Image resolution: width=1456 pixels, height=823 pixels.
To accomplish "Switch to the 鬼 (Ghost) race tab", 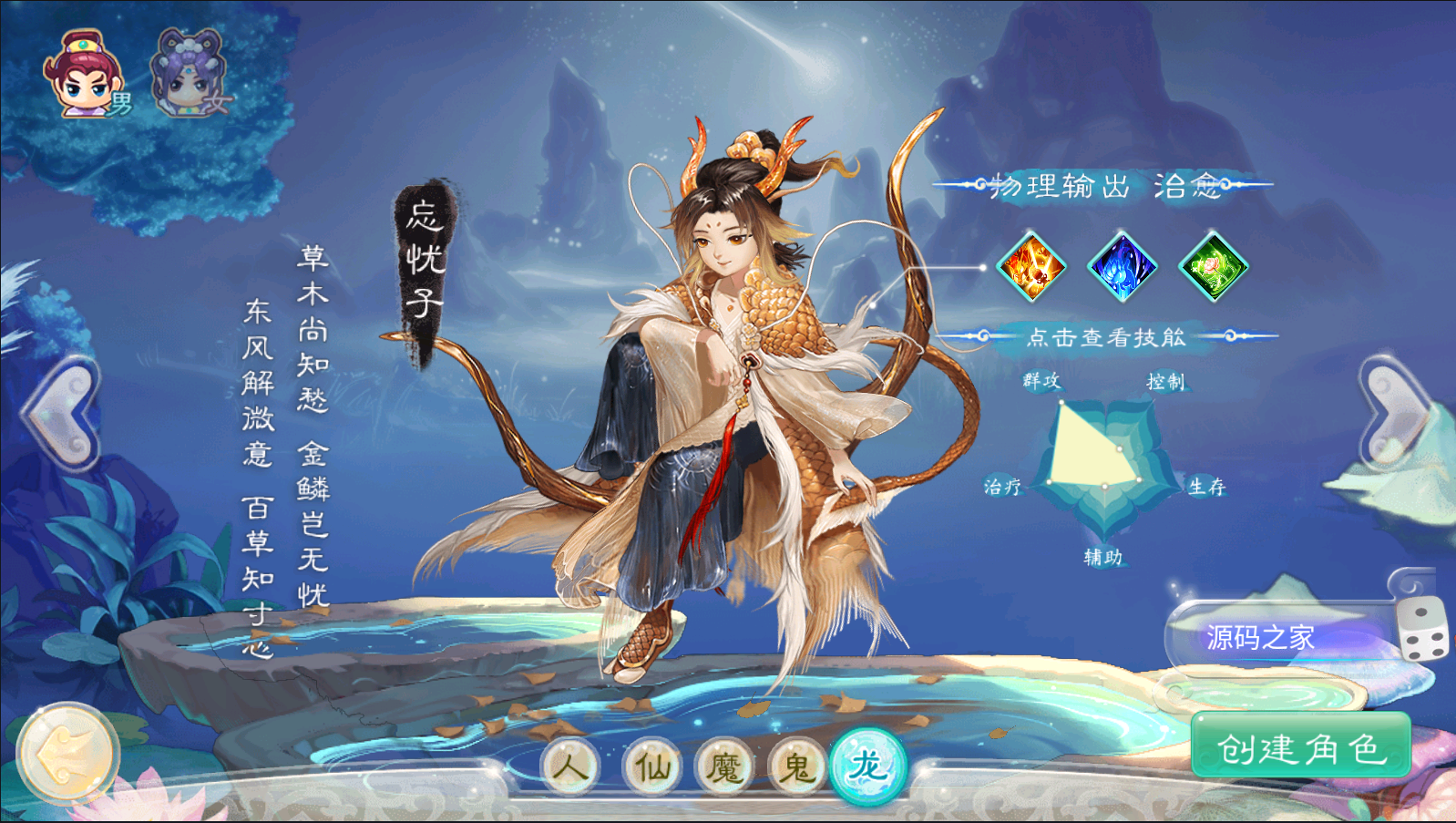I will tap(797, 766).
